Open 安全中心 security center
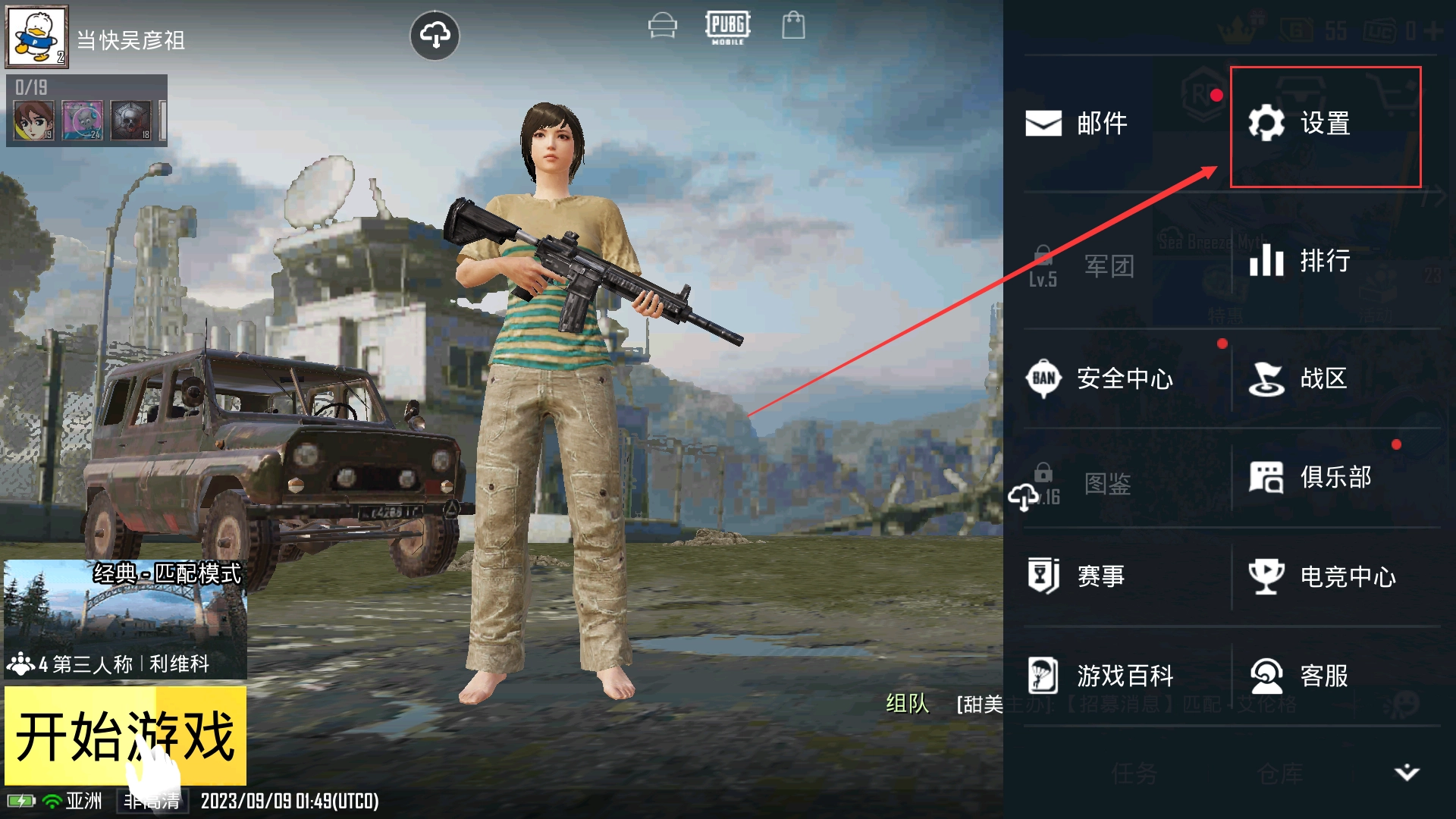Image resolution: width=1456 pixels, height=819 pixels. pos(1100,378)
